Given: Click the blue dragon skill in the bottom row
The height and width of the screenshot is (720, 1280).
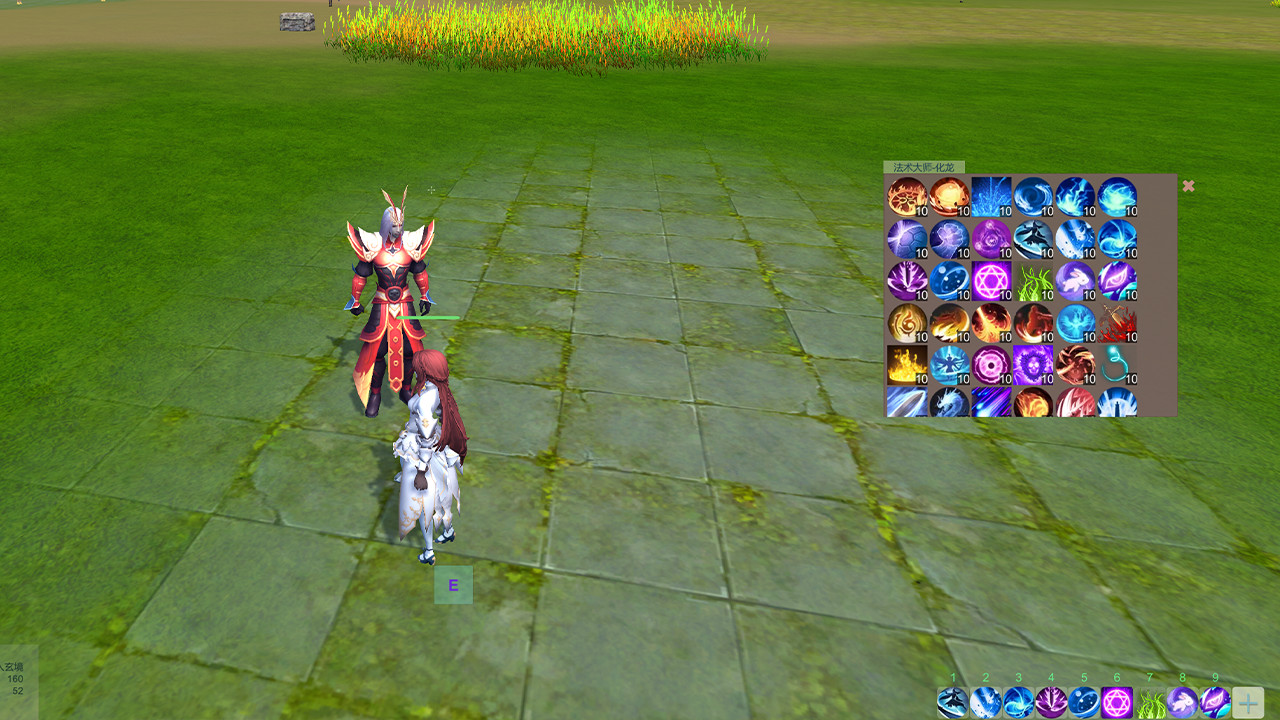Looking at the screenshot, I should pyautogui.click(x=949, y=404).
